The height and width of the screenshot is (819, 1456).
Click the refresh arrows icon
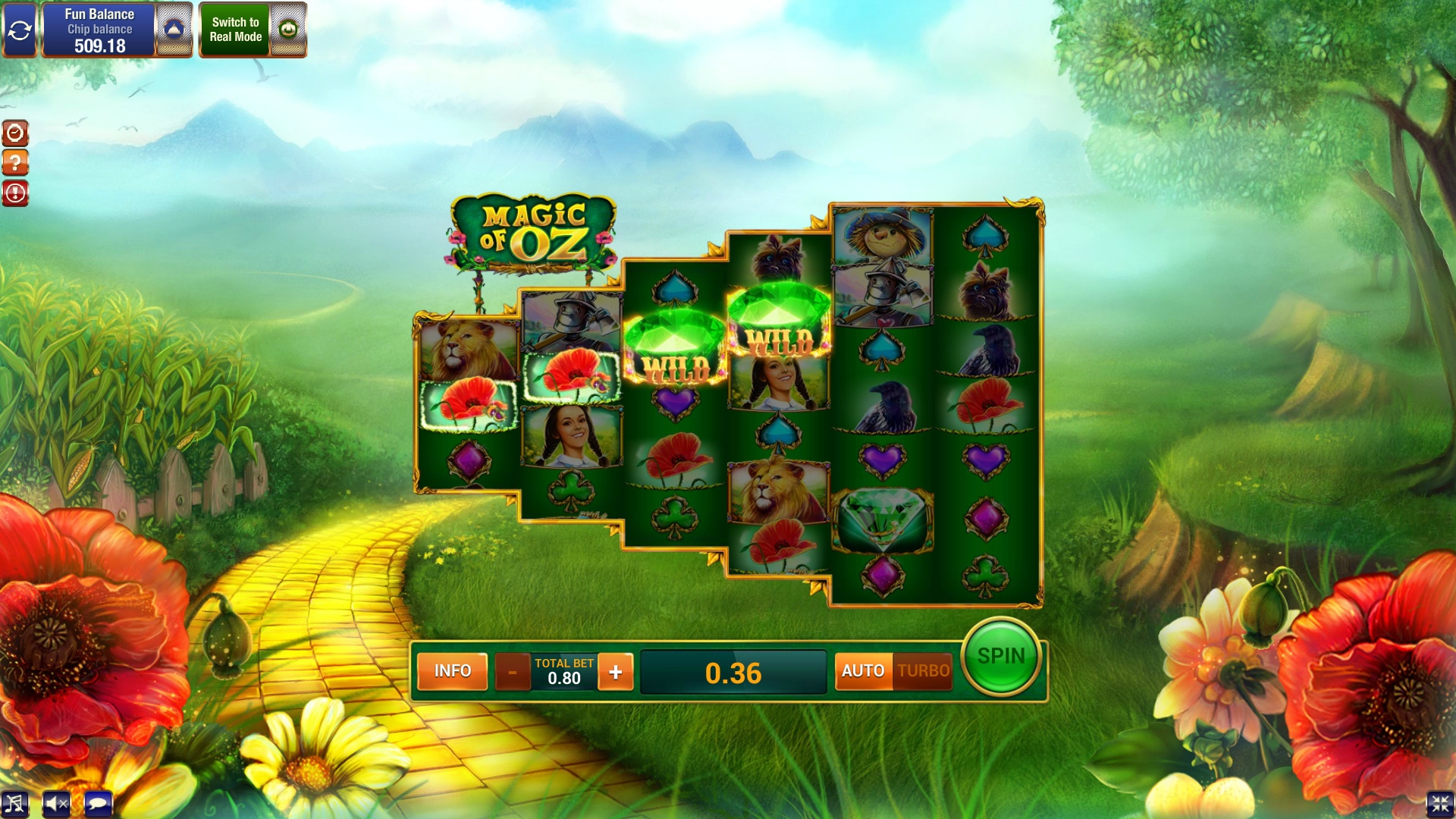19,30
